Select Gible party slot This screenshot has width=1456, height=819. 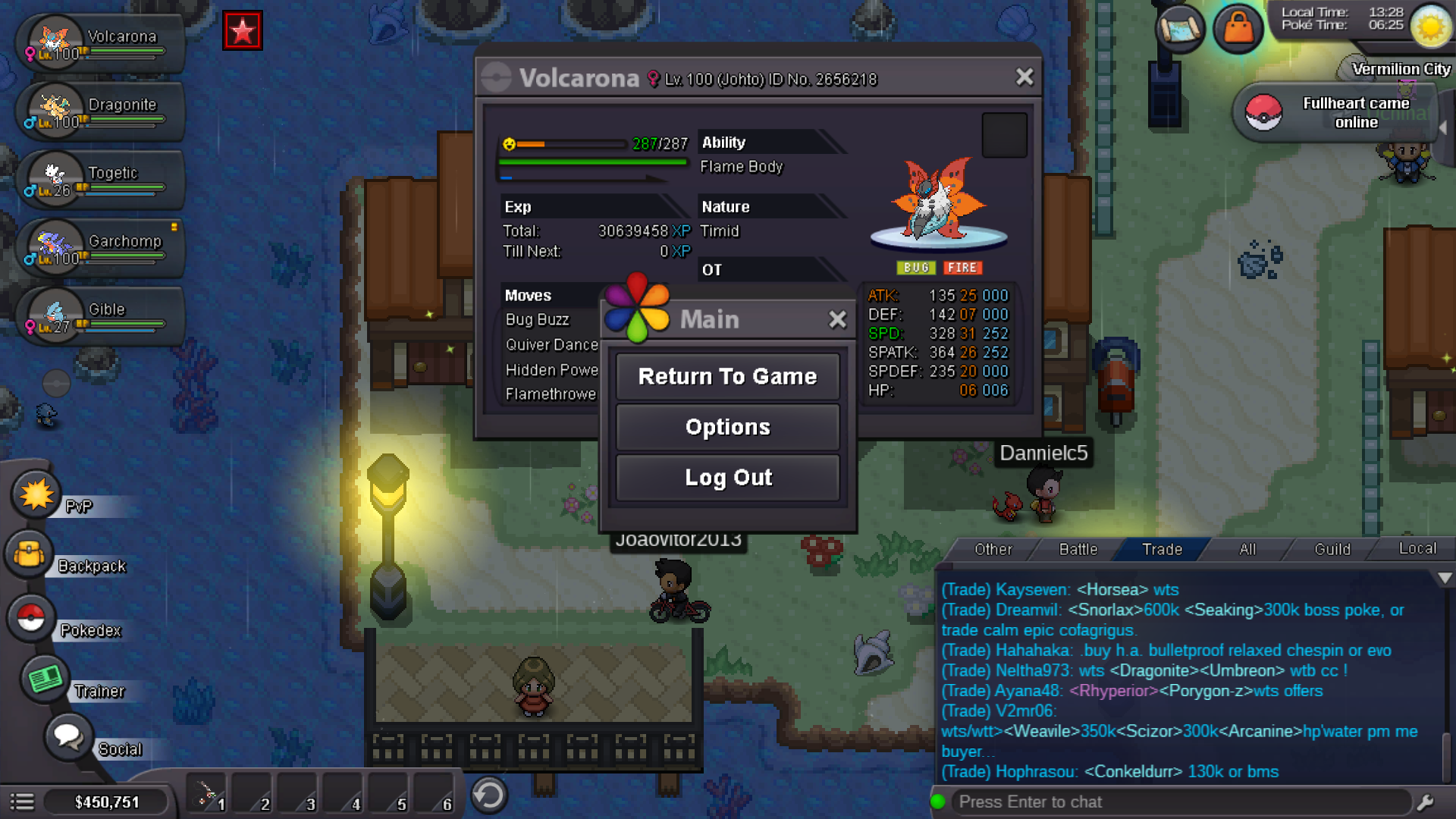coord(99,317)
